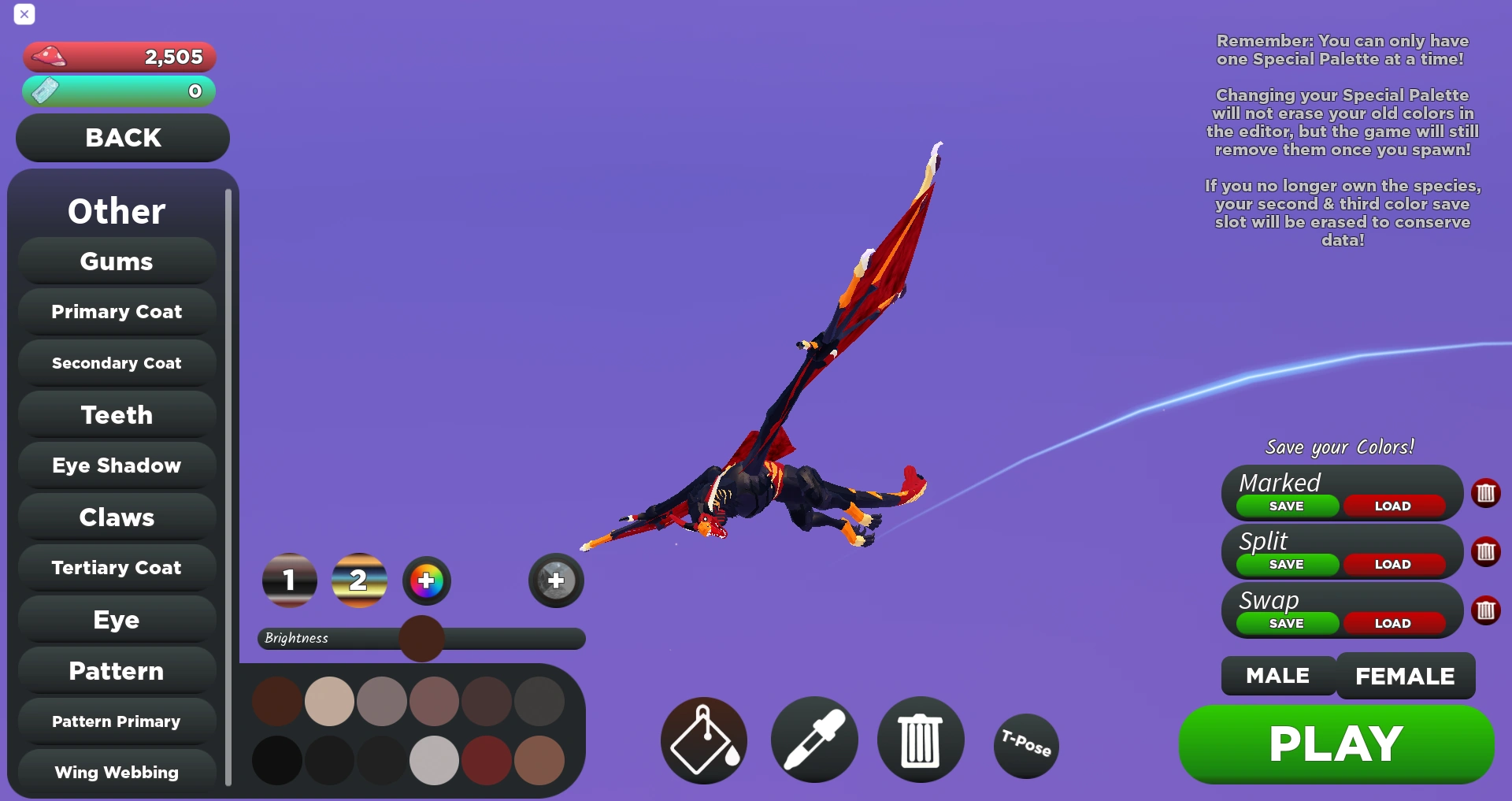Pick the light beige color swatch
This screenshot has width=1512, height=801.
coord(329,700)
